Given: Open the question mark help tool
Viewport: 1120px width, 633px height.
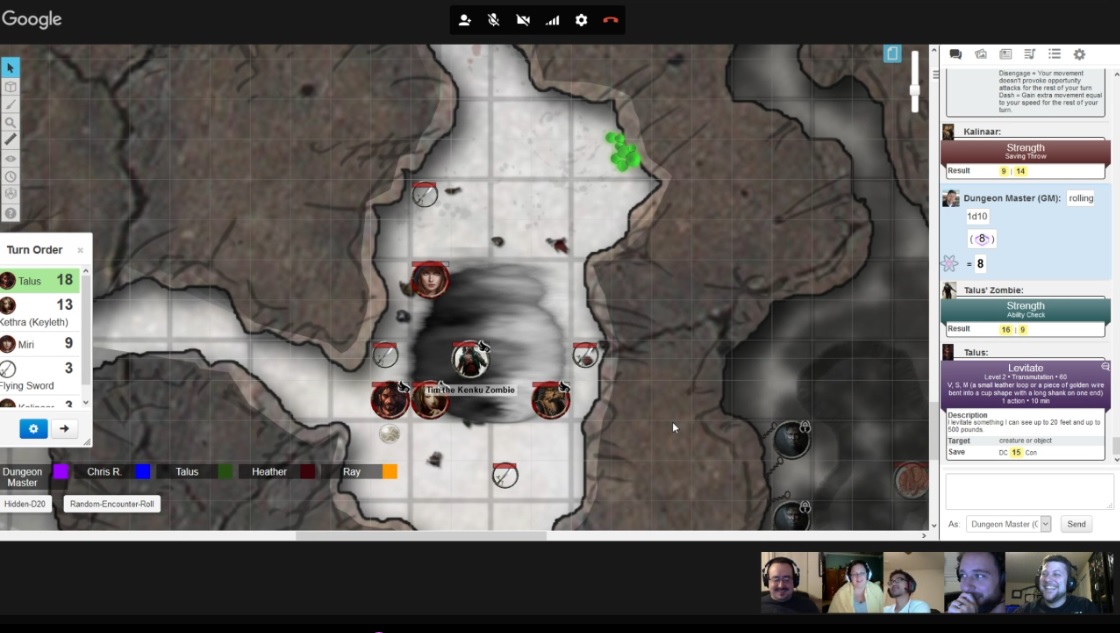Looking at the screenshot, I should [10, 213].
